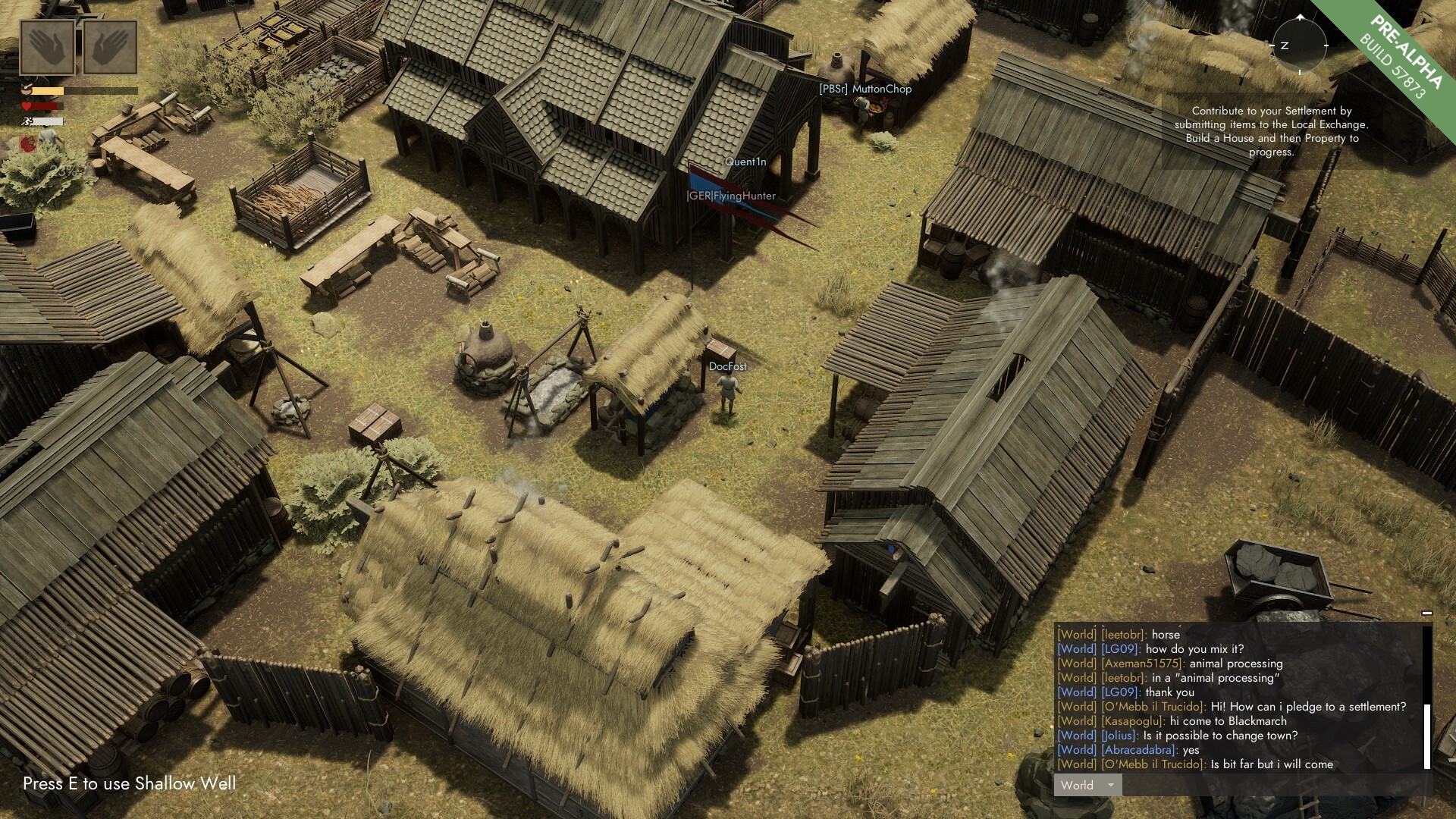Click the settlement contribution objective text
Screen dimensions: 1456x819
click(1271, 131)
